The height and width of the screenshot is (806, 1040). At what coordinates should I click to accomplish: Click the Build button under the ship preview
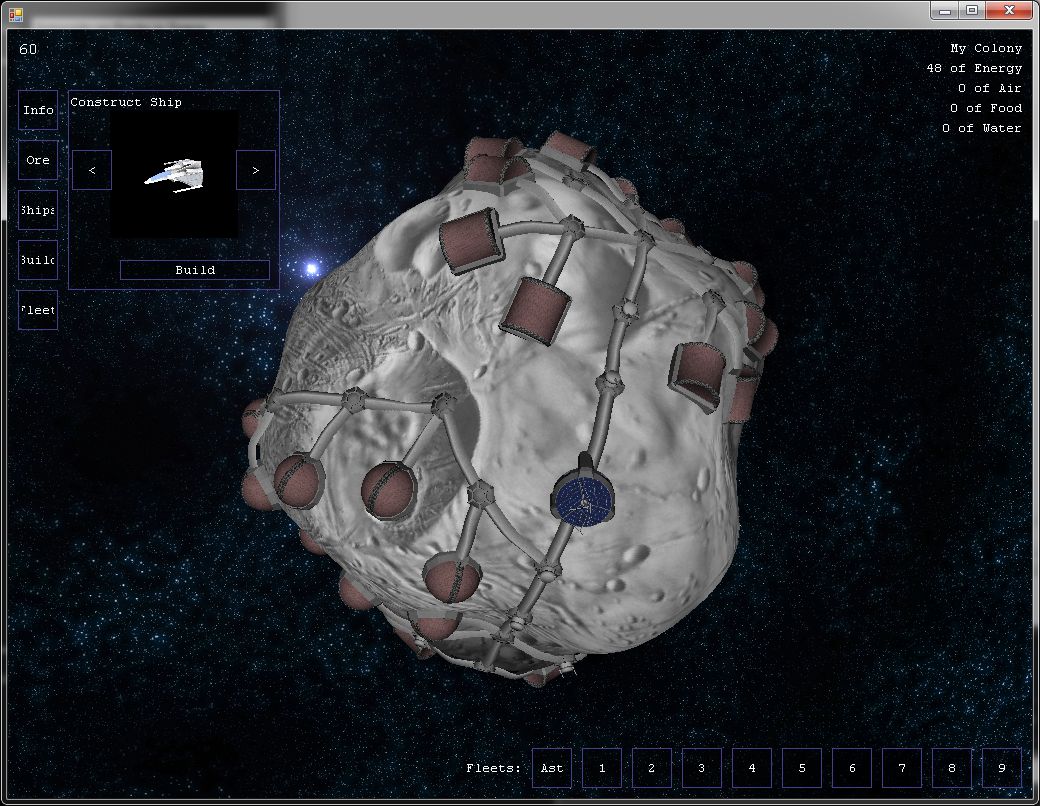pos(195,270)
